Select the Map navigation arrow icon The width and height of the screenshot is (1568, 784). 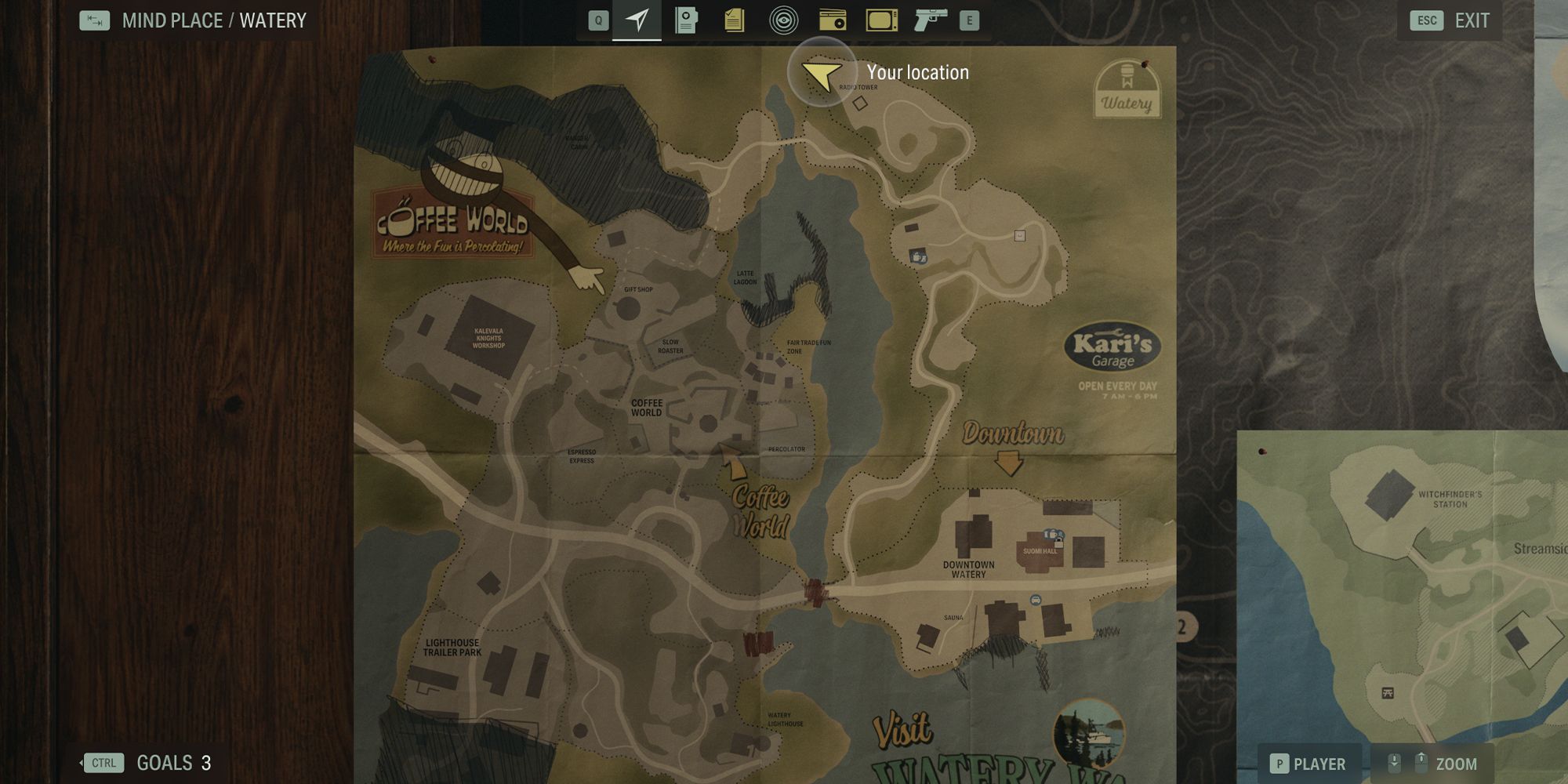(638, 20)
